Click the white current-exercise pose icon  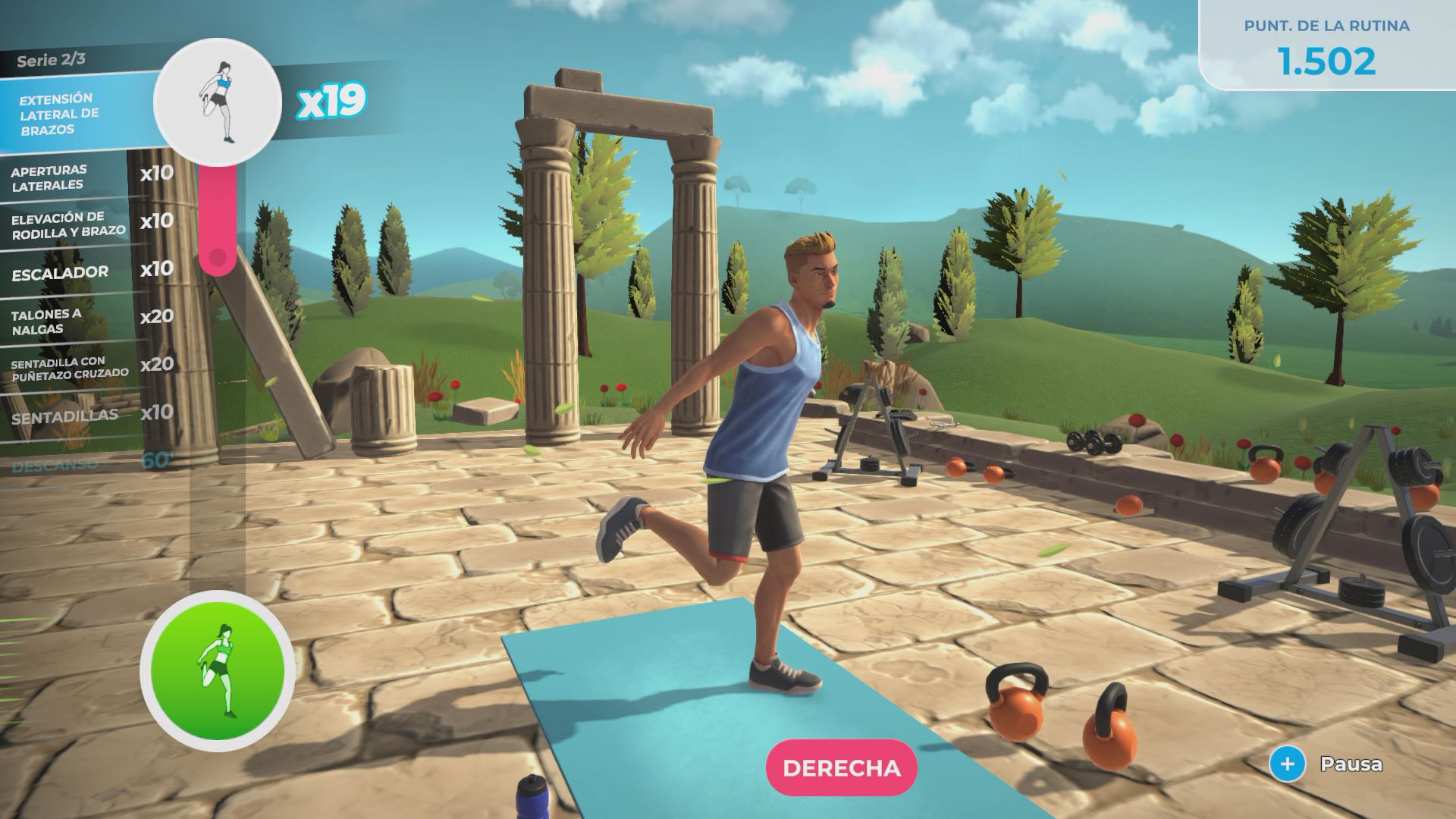click(x=218, y=102)
